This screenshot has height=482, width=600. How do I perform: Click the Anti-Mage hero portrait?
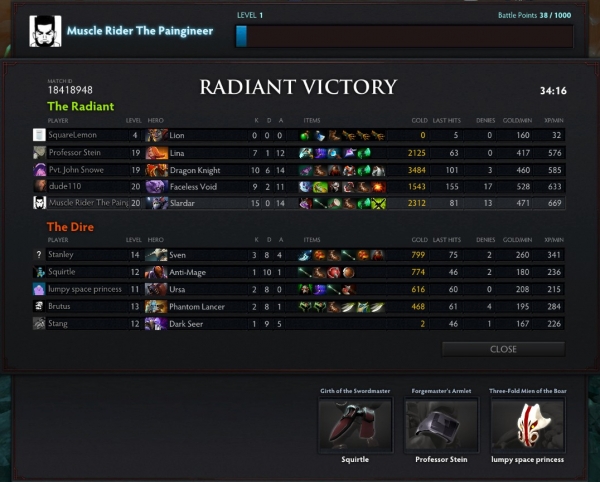click(x=156, y=272)
